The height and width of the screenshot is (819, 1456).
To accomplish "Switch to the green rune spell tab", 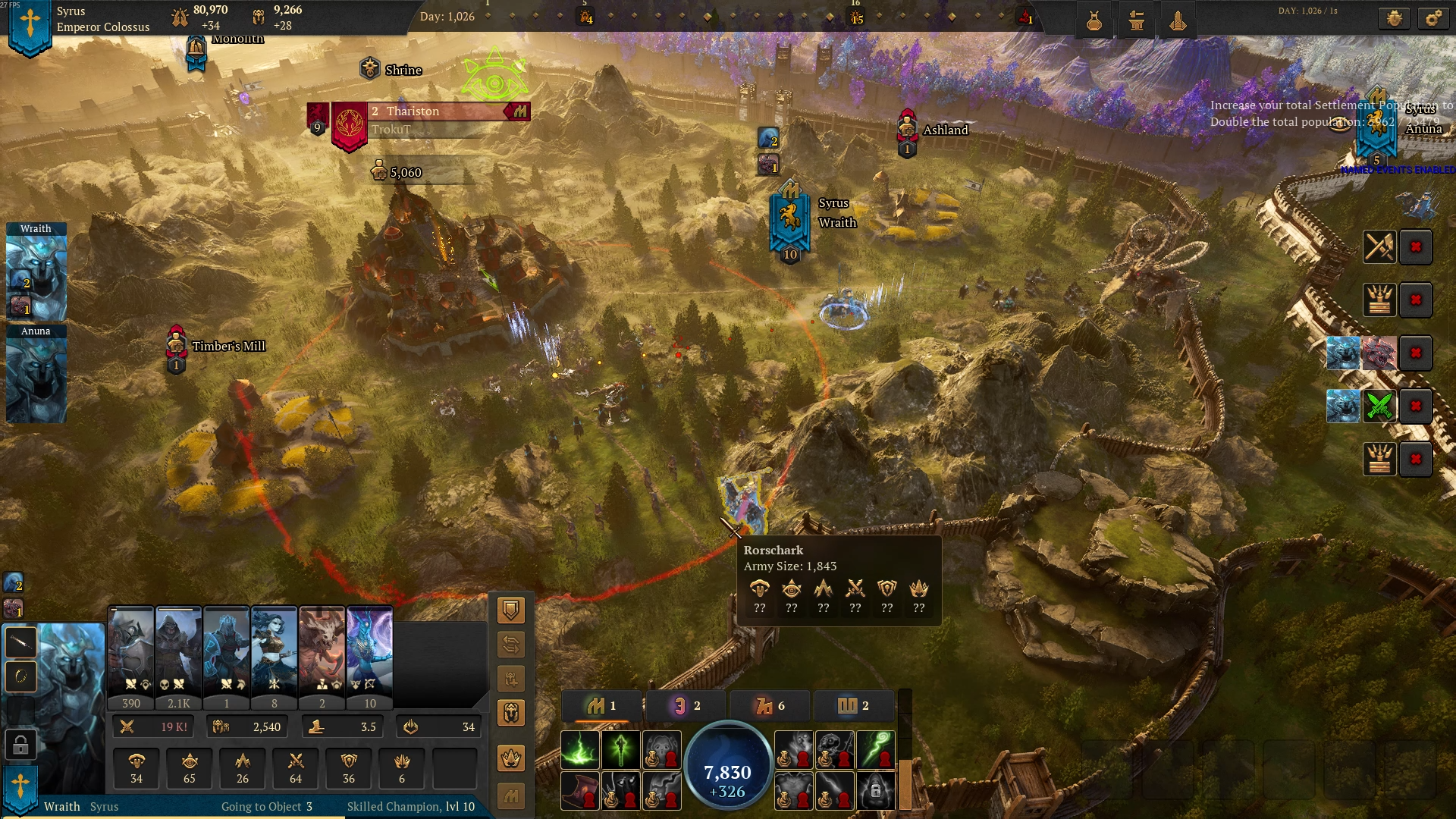I will 602,706.
